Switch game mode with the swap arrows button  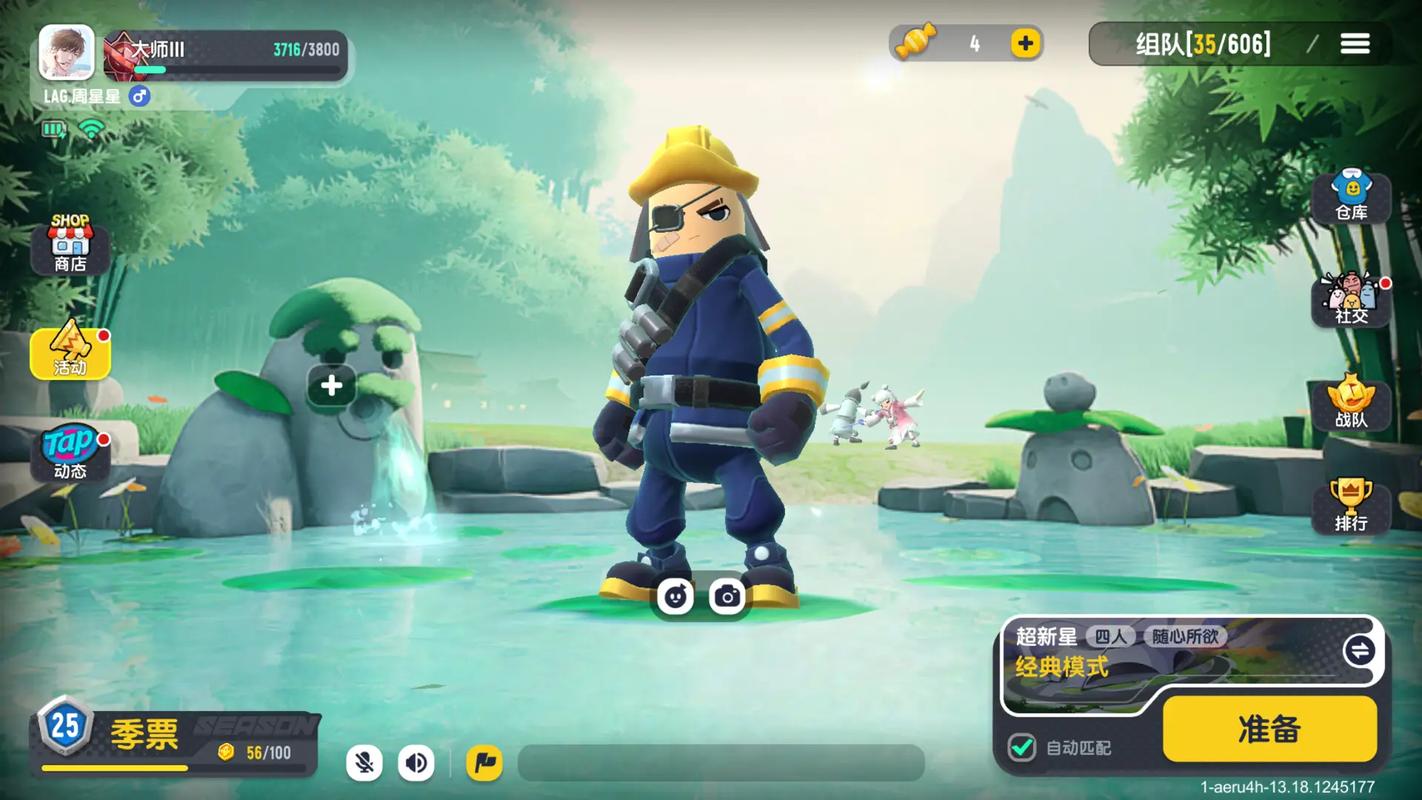tap(1358, 651)
